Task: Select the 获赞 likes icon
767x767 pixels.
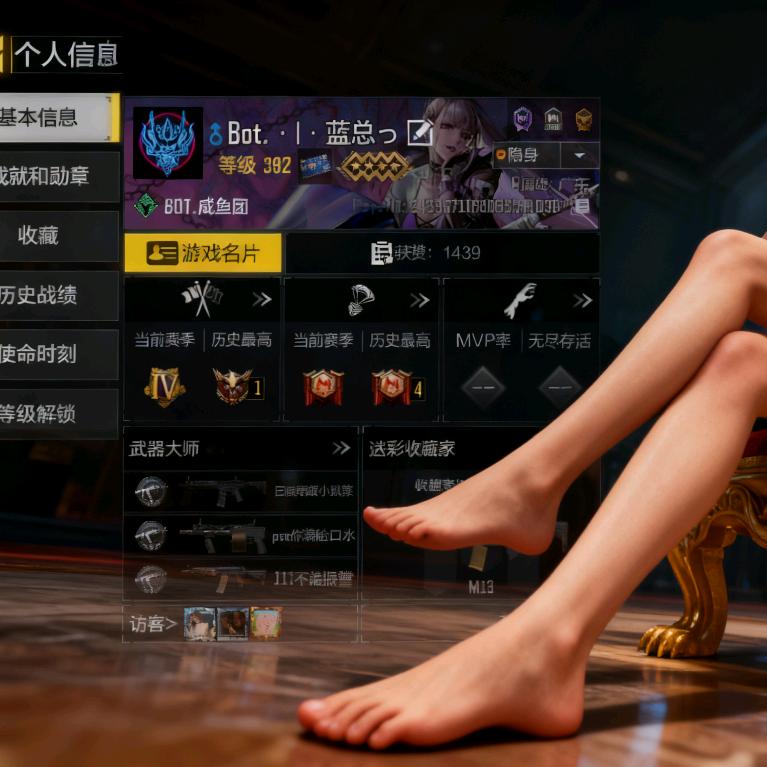Action: click(x=381, y=253)
